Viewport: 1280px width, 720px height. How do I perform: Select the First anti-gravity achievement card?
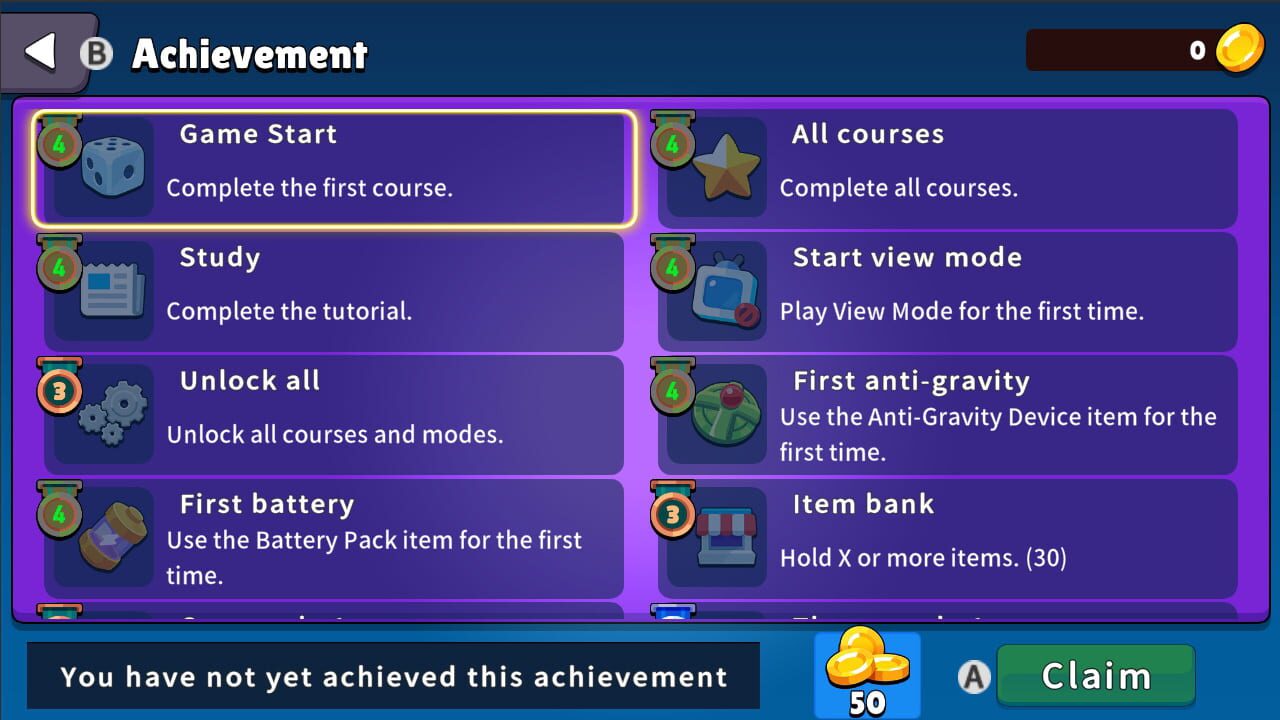950,414
